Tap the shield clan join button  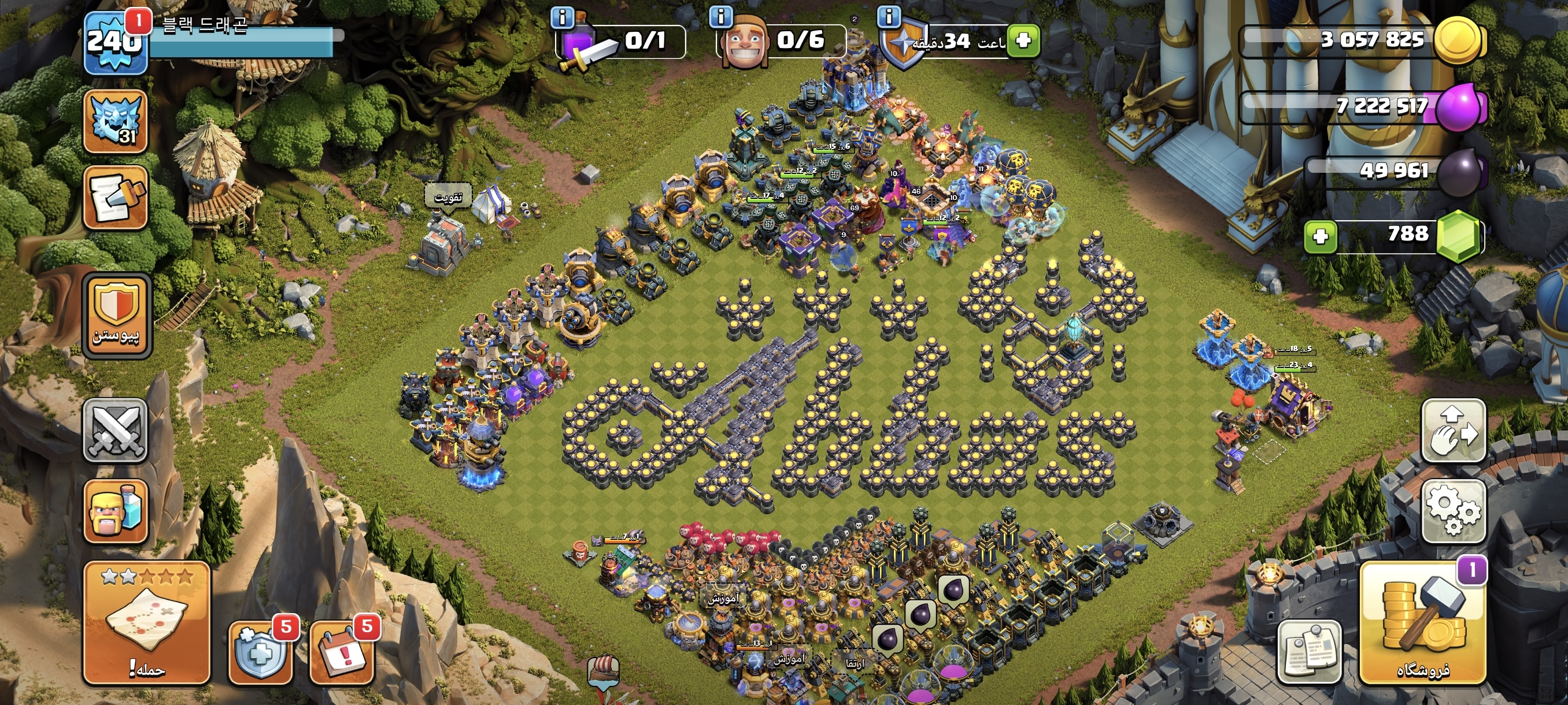pos(116,315)
